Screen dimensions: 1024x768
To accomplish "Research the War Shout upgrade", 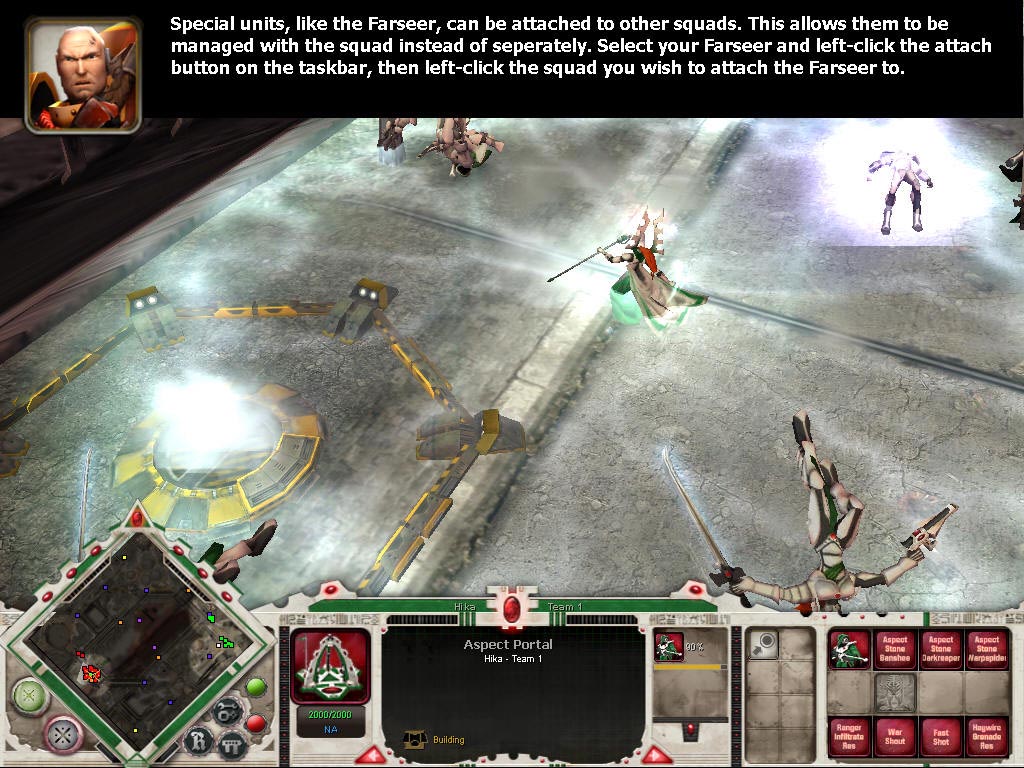I will 895,737.
